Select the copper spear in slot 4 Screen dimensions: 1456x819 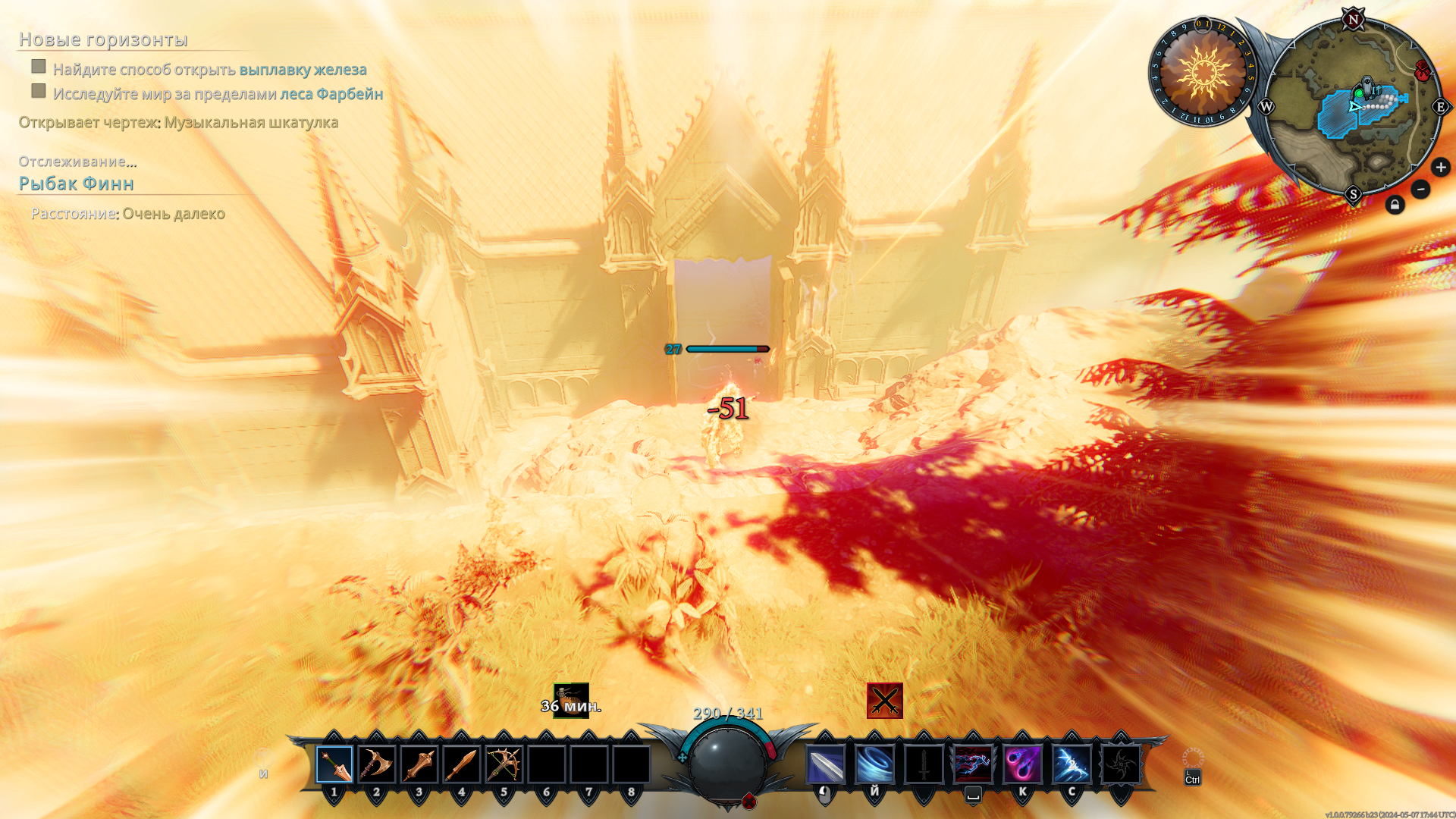click(x=462, y=764)
